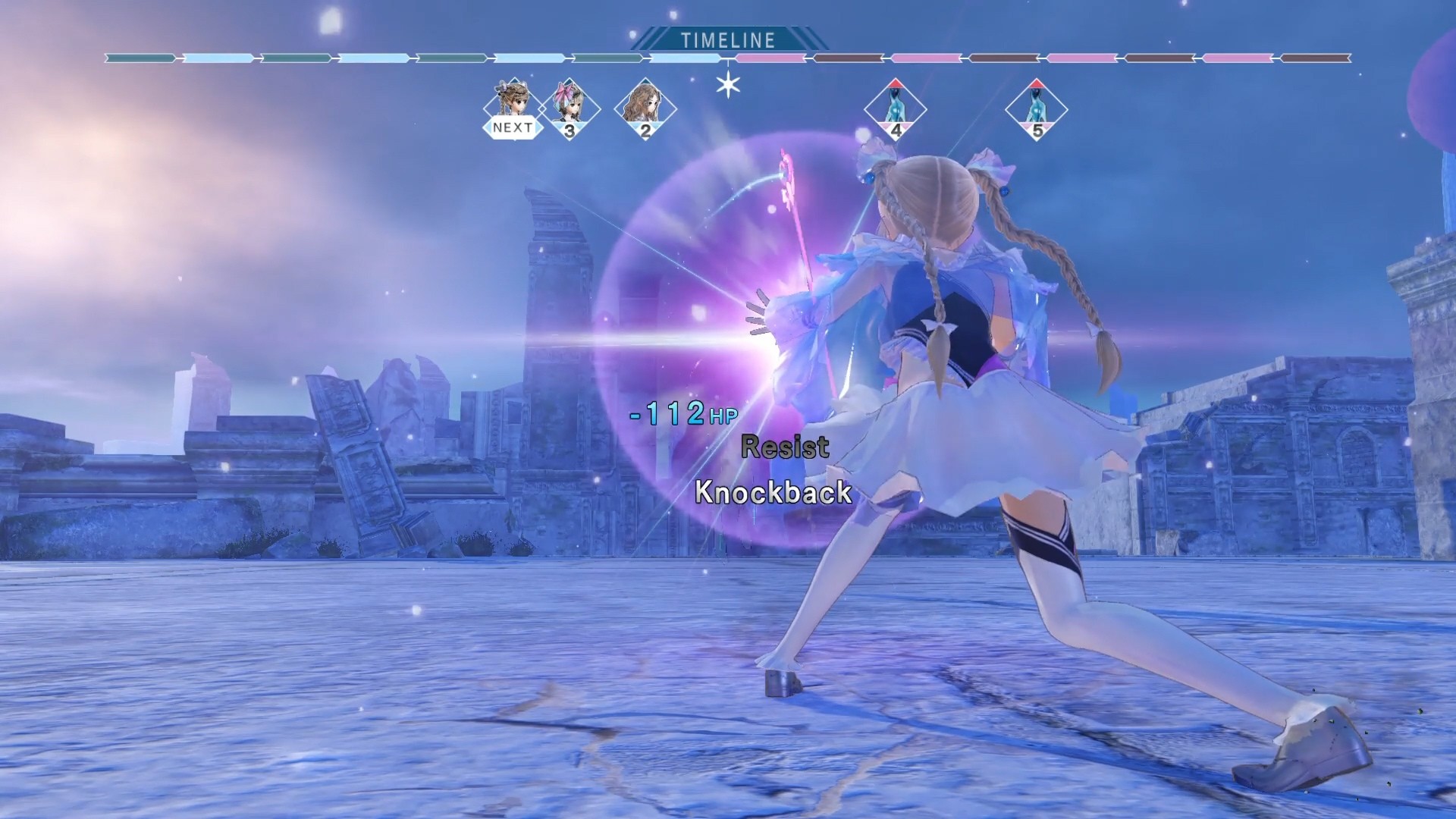Screen dimensions: 1456x819
Task: Click the red alert triangle above enemy 4
Action: [x=896, y=85]
